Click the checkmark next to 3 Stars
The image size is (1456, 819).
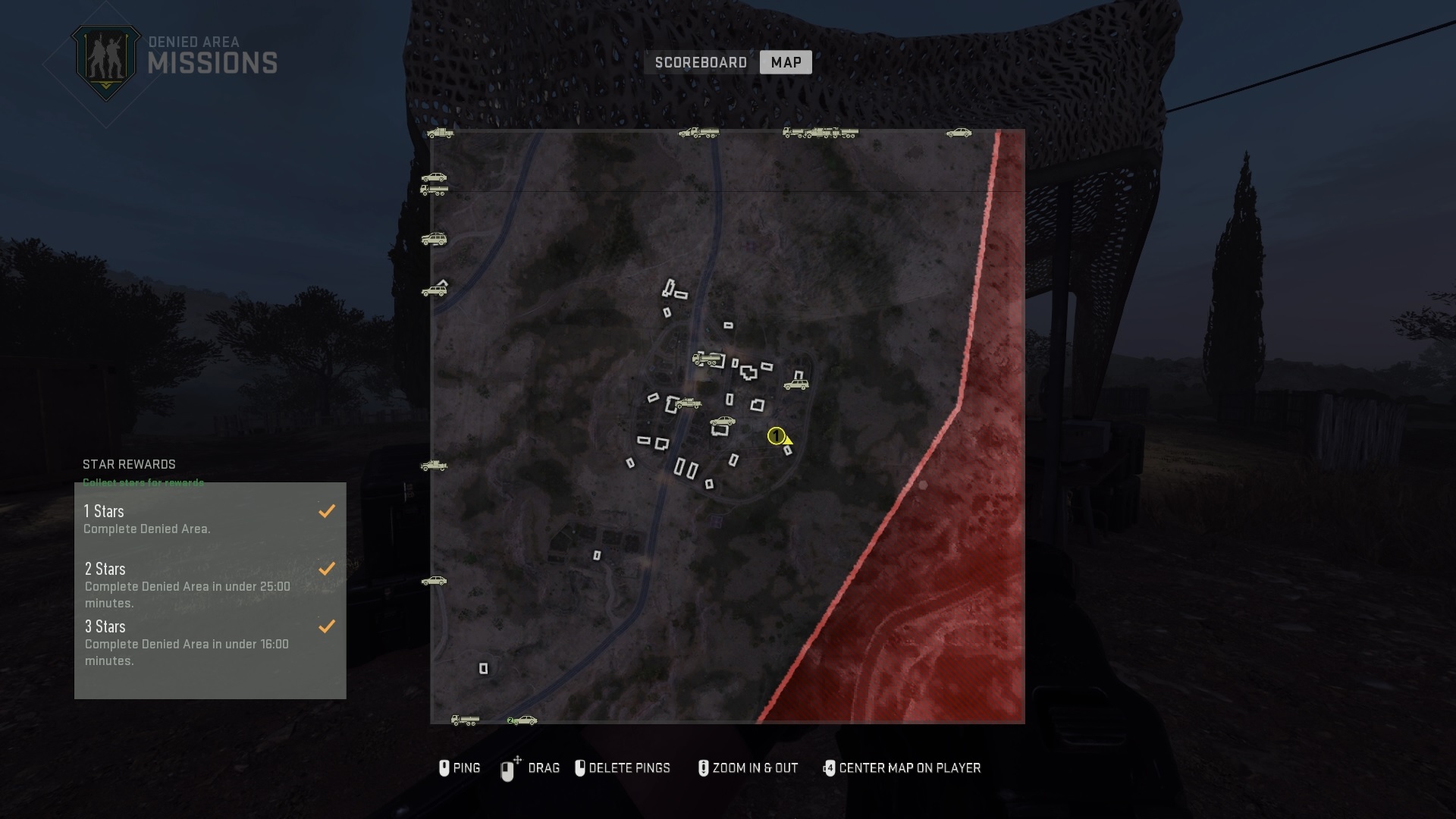328,626
